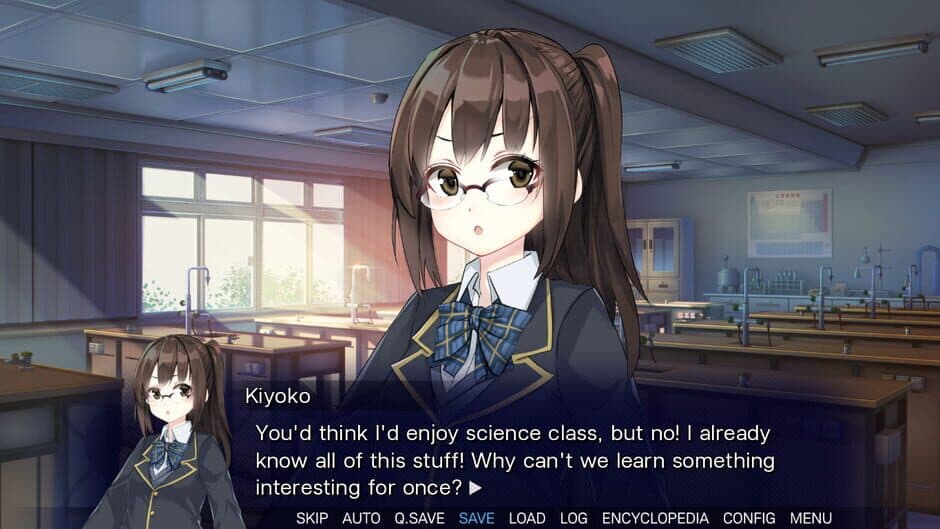Show the dialogue LOG

(x=574, y=518)
